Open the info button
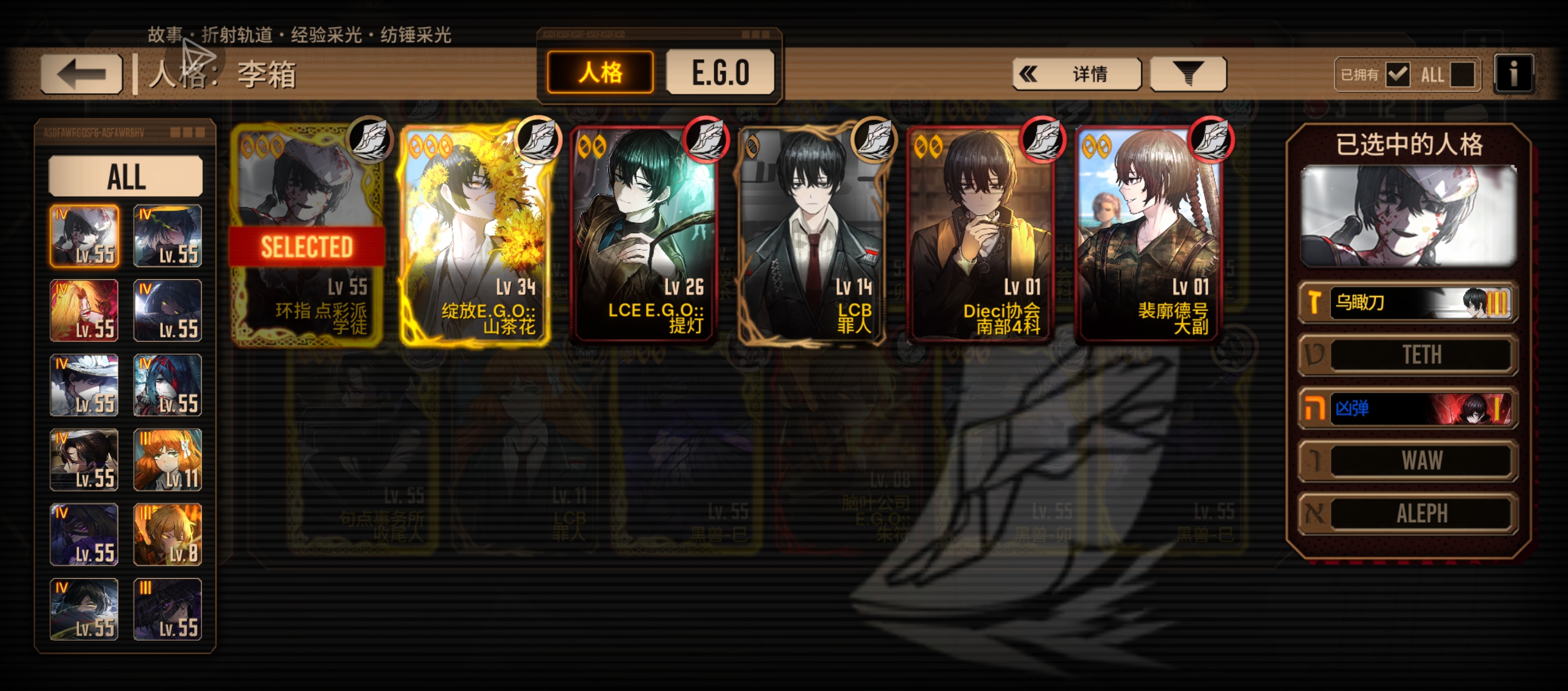This screenshot has height=691, width=1568. pyautogui.click(x=1513, y=74)
